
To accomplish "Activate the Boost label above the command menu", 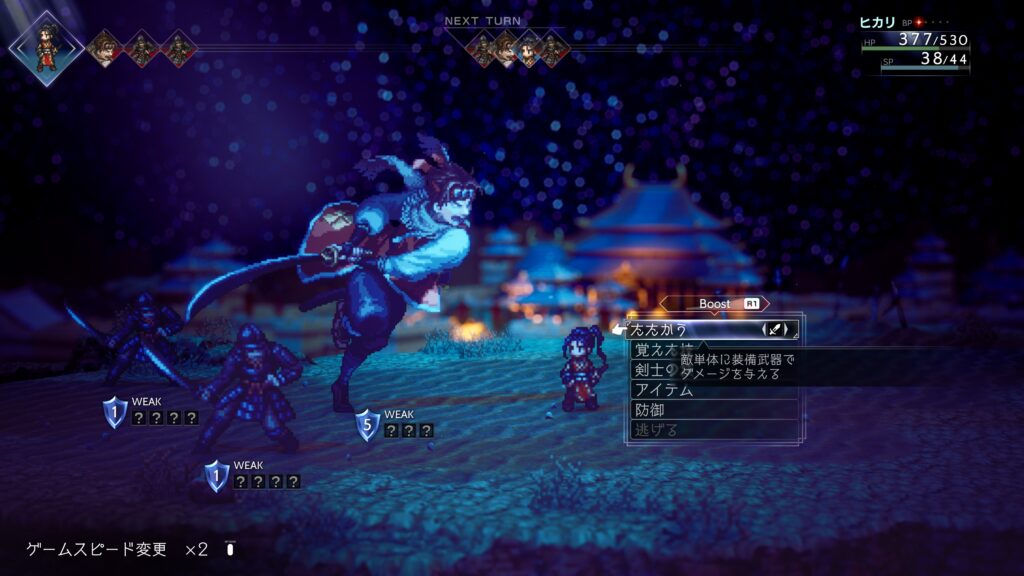I will coord(716,303).
